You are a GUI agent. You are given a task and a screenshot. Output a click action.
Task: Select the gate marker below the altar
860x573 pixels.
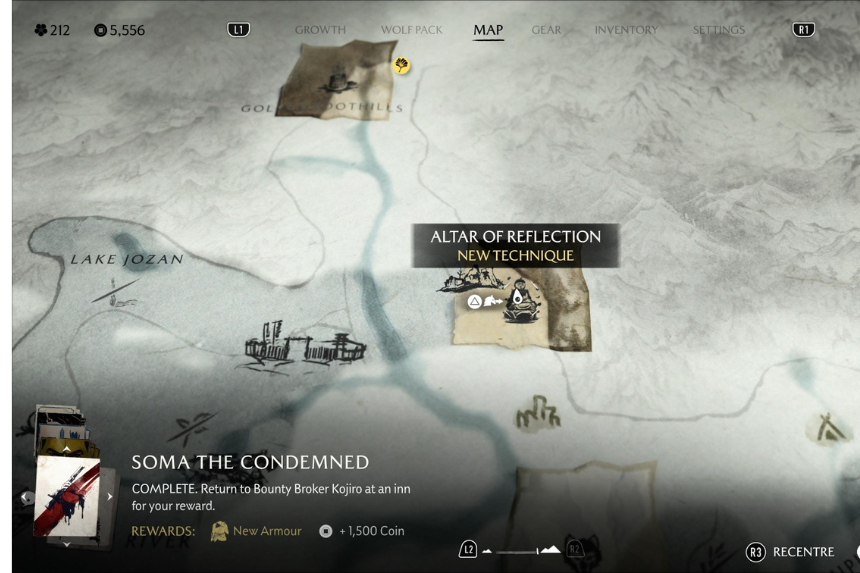(x=537, y=414)
